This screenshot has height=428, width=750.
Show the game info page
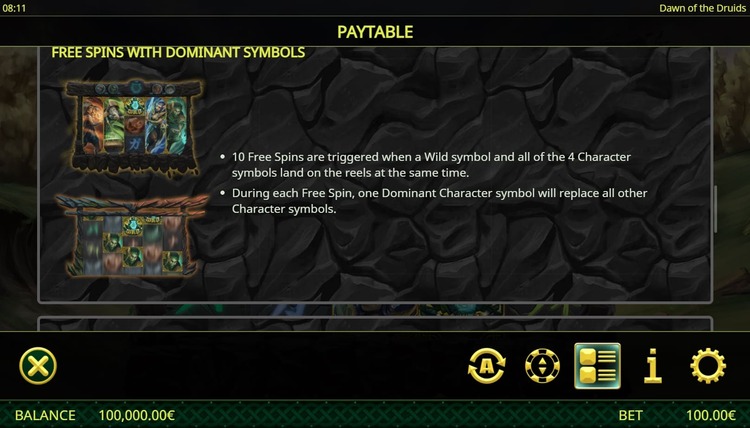click(653, 367)
